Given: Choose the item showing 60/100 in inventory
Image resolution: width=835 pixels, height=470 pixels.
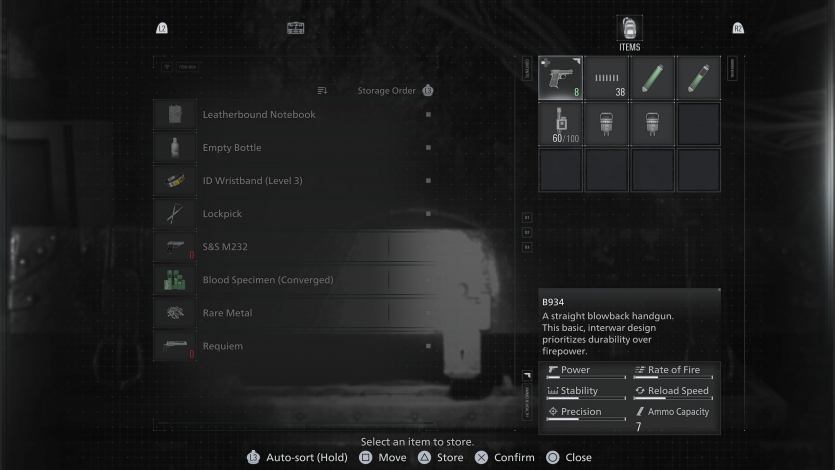Looking at the screenshot, I should pos(561,124).
